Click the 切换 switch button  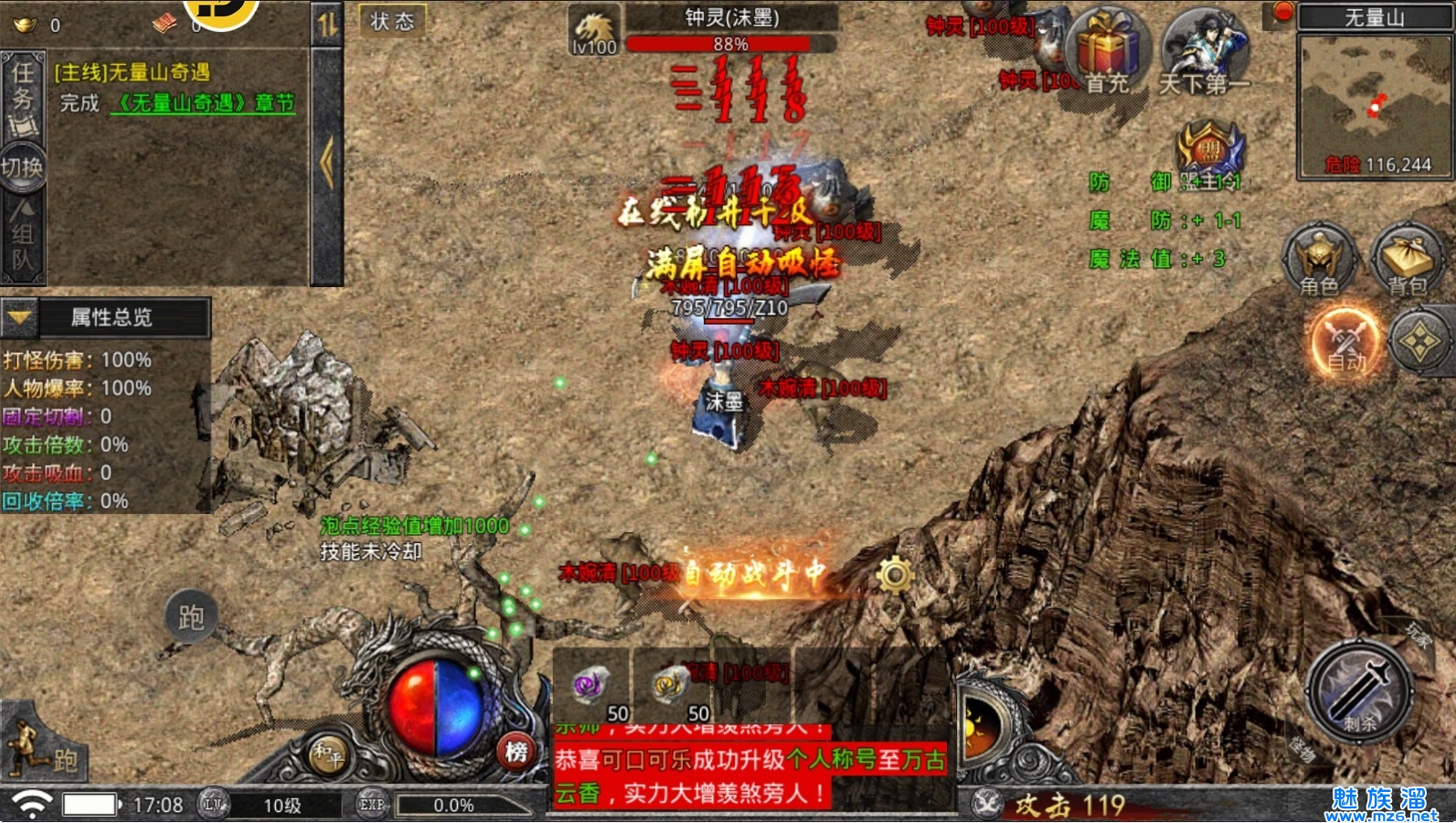pyautogui.click(x=22, y=167)
